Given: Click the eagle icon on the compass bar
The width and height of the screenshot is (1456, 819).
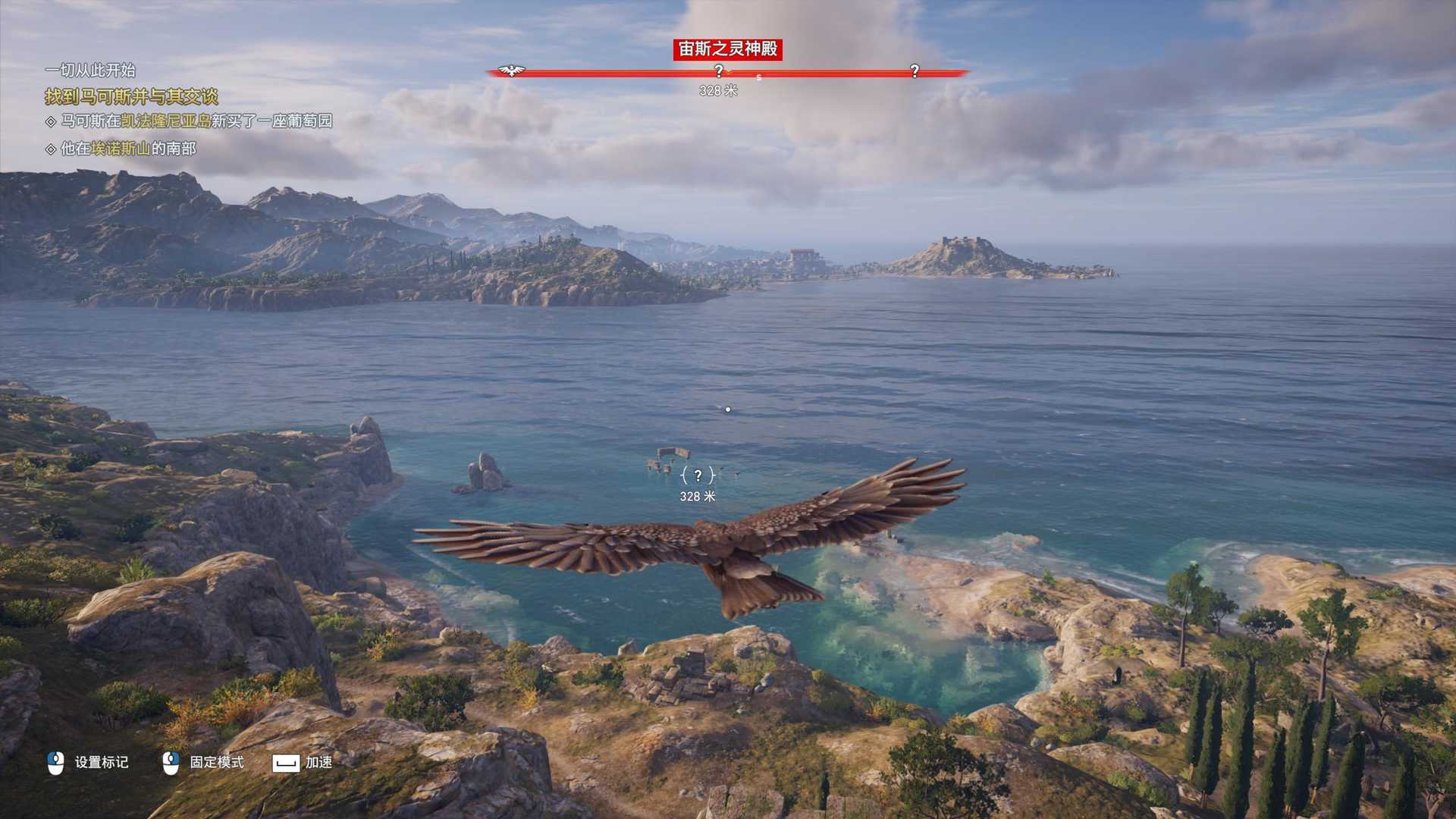Looking at the screenshot, I should [512, 71].
